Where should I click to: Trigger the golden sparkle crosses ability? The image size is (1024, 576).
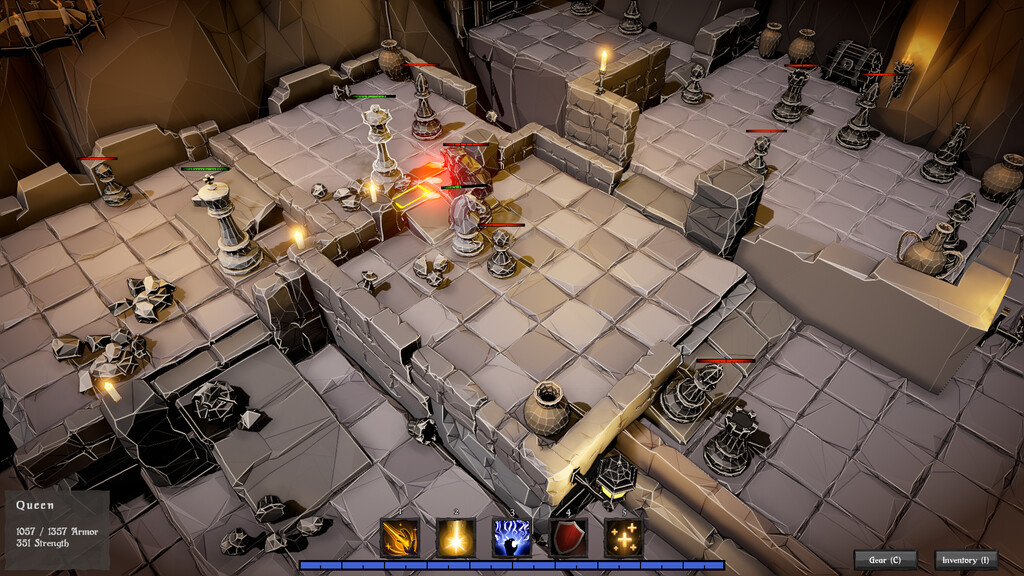624,538
